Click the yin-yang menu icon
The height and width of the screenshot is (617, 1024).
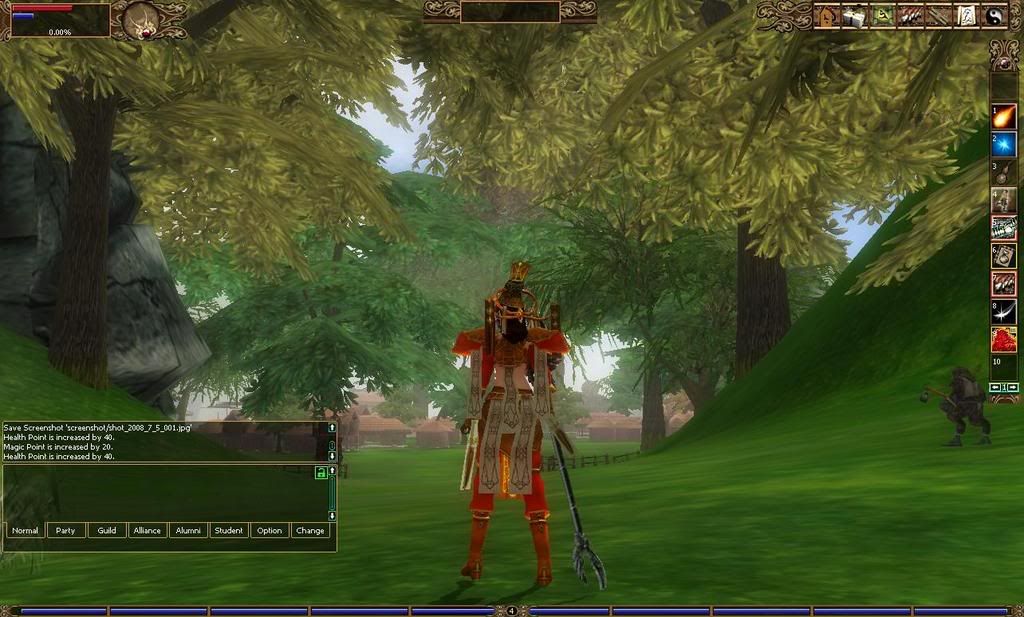click(993, 16)
